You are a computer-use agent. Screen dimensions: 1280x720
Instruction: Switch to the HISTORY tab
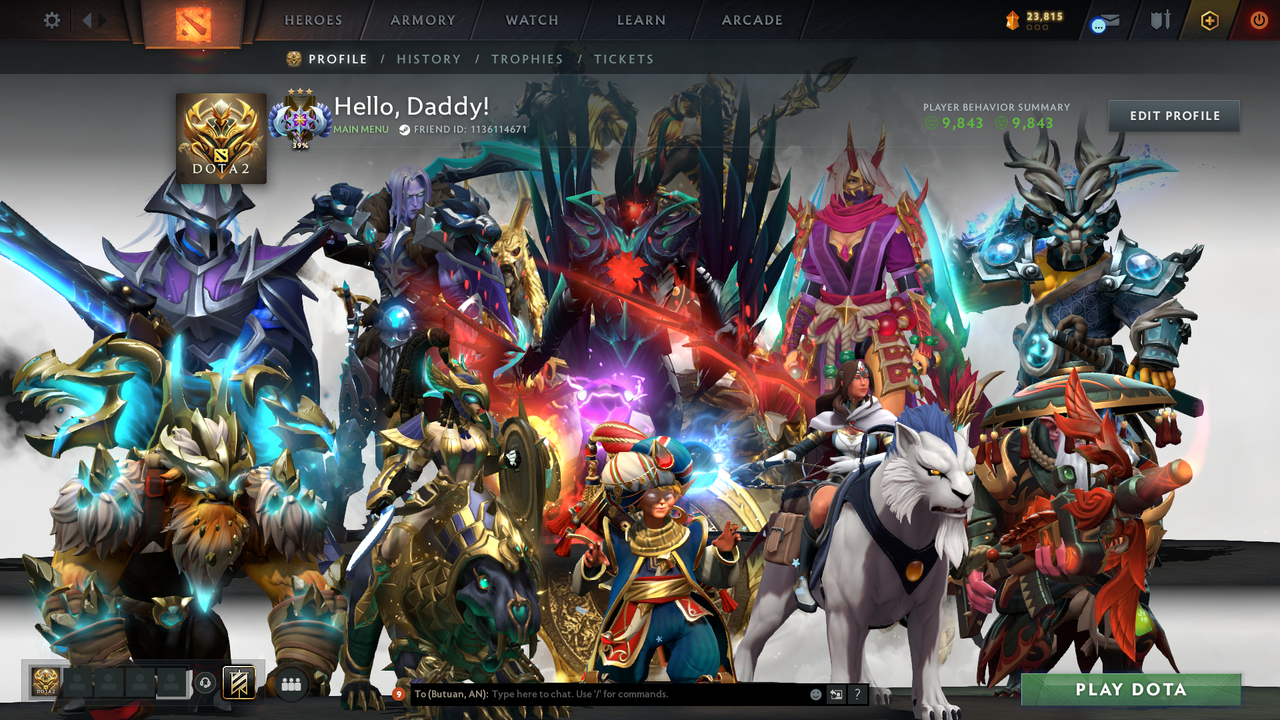[429, 59]
